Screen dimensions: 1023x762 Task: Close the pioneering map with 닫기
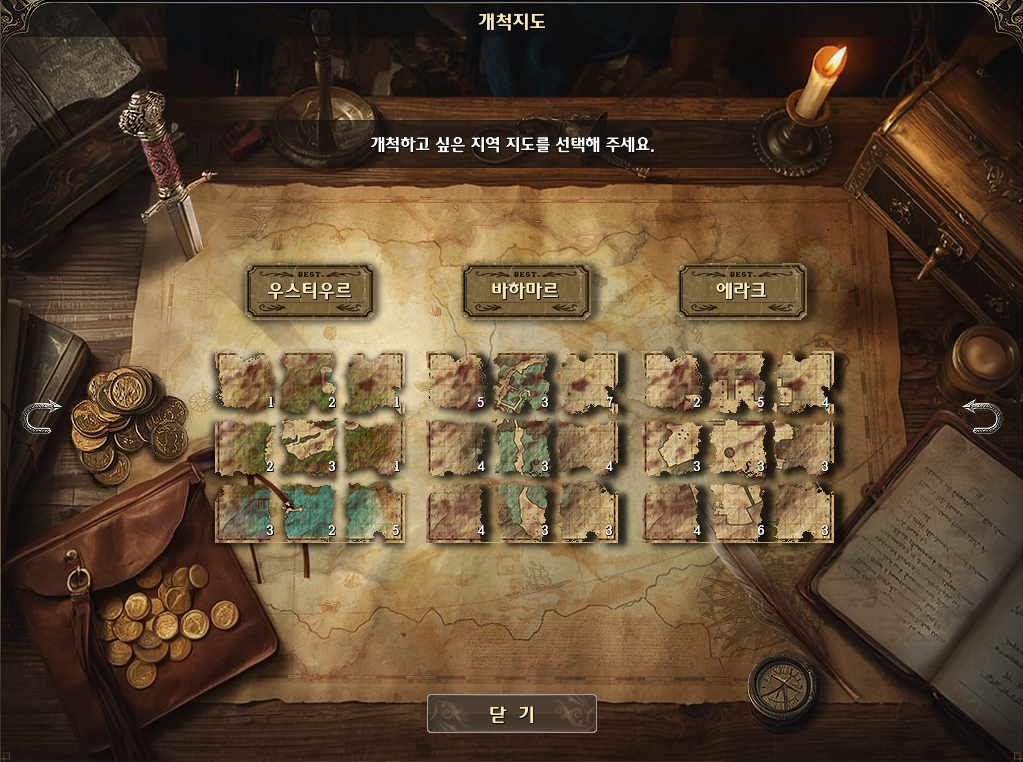pyautogui.click(x=511, y=713)
